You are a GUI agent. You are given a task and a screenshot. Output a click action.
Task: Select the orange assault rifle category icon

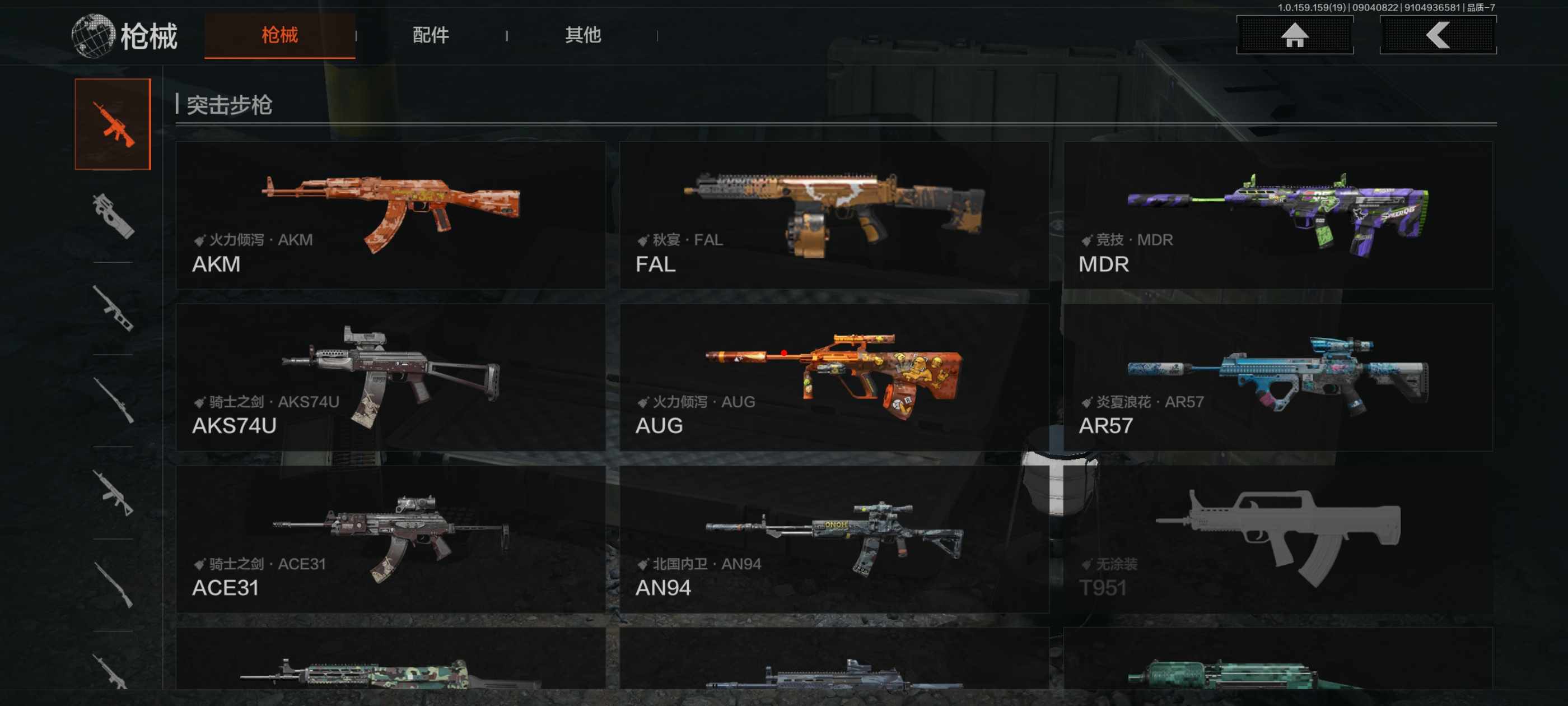(113, 124)
